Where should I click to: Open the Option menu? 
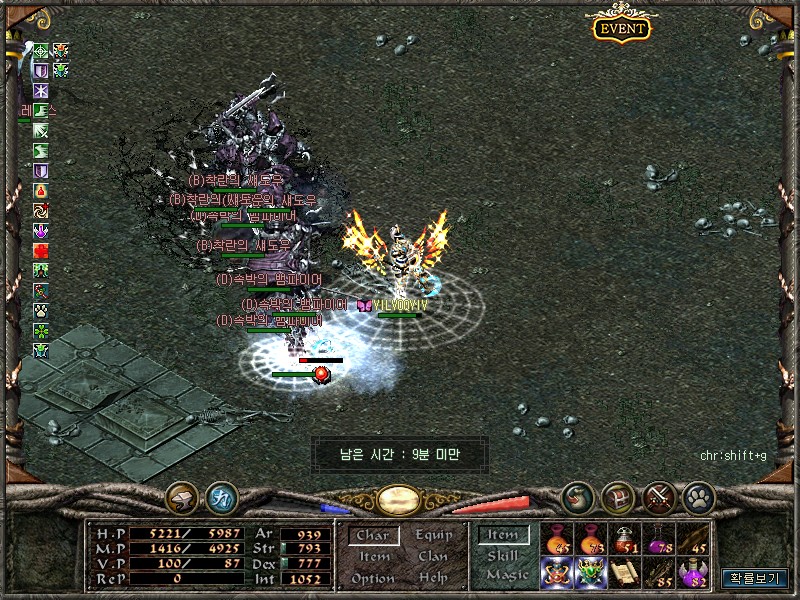372,578
